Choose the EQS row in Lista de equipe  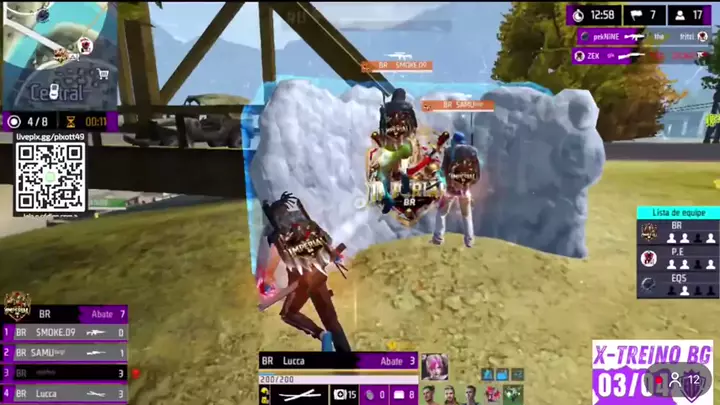pos(677,284)
